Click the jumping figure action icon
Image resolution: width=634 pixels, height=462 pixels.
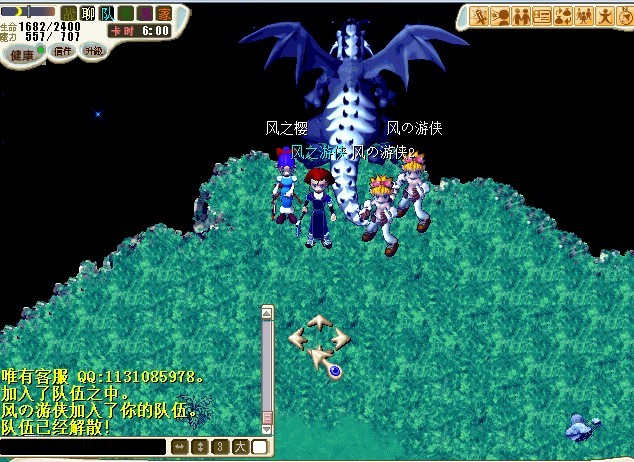coord(604,16)
